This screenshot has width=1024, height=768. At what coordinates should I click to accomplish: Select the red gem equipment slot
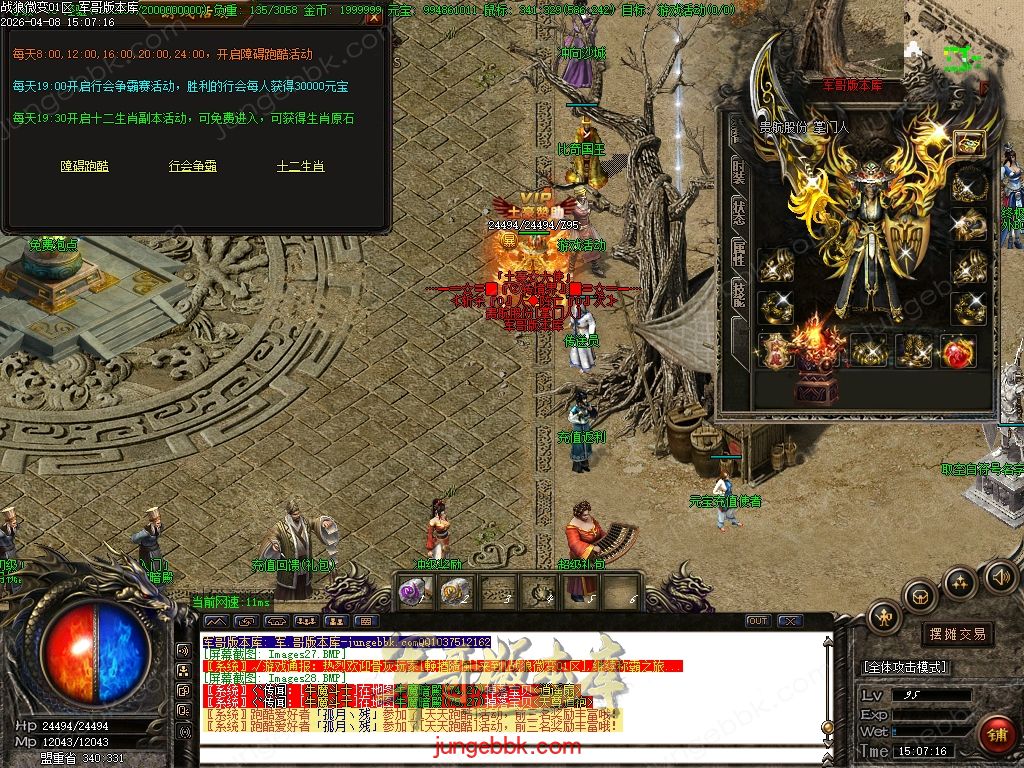[957, 352]
